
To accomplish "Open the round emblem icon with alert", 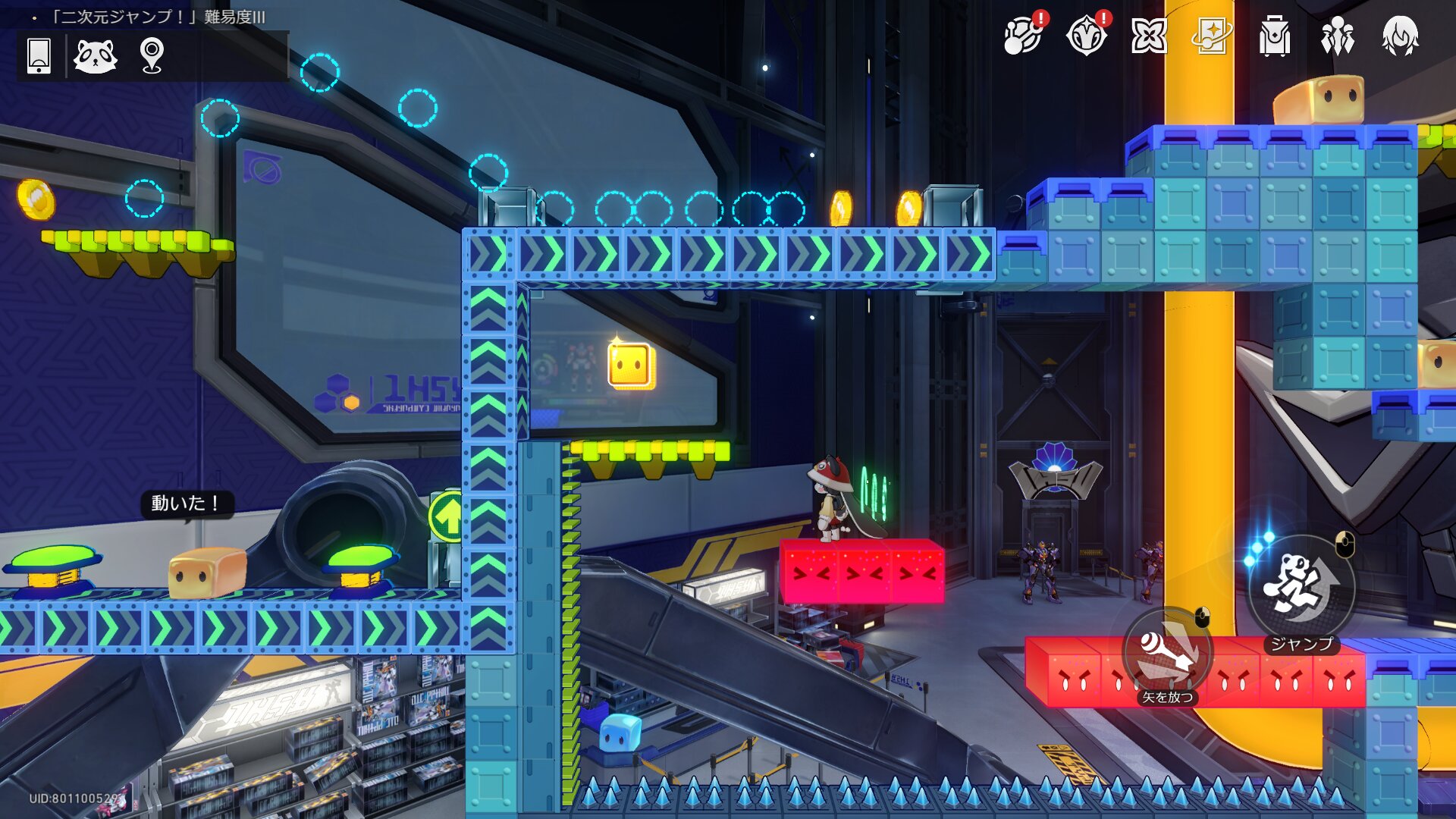I will pos(1086,36).
